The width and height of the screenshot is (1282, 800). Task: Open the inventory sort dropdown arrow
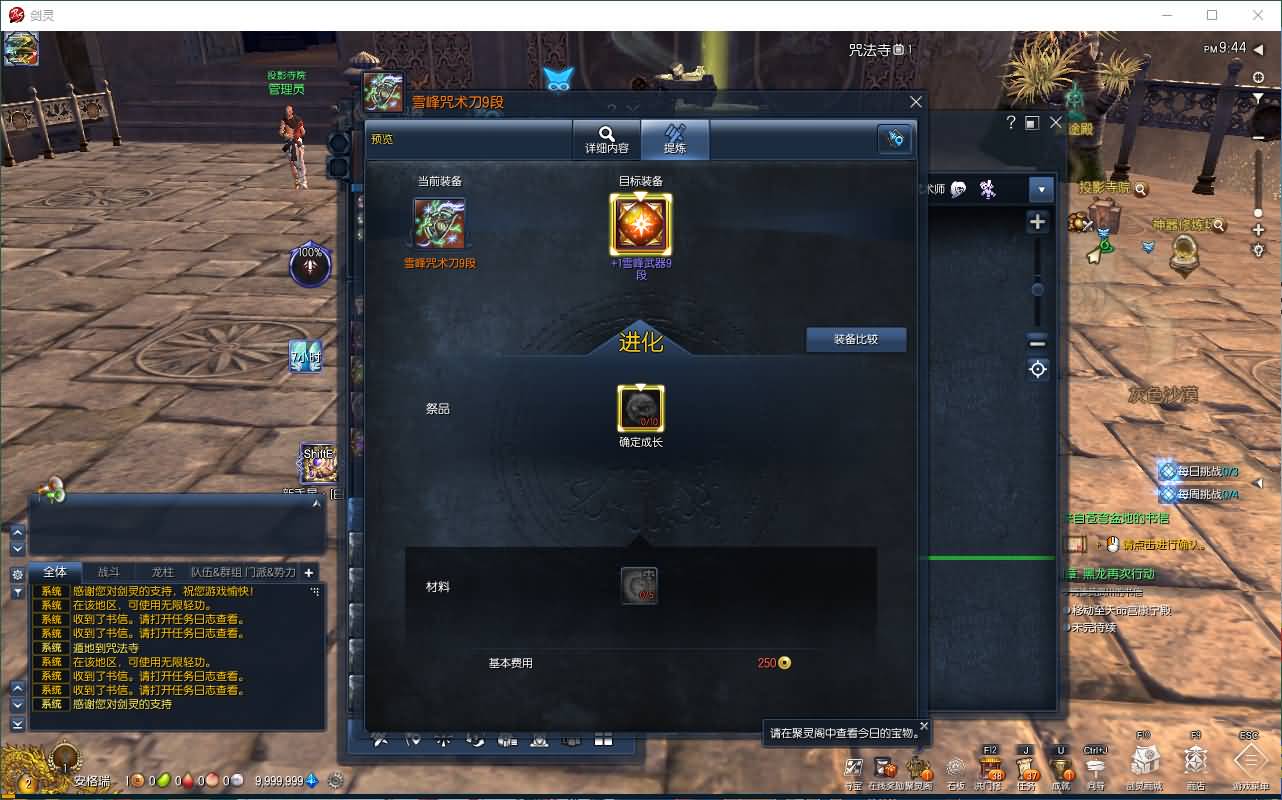[1041, 189]
